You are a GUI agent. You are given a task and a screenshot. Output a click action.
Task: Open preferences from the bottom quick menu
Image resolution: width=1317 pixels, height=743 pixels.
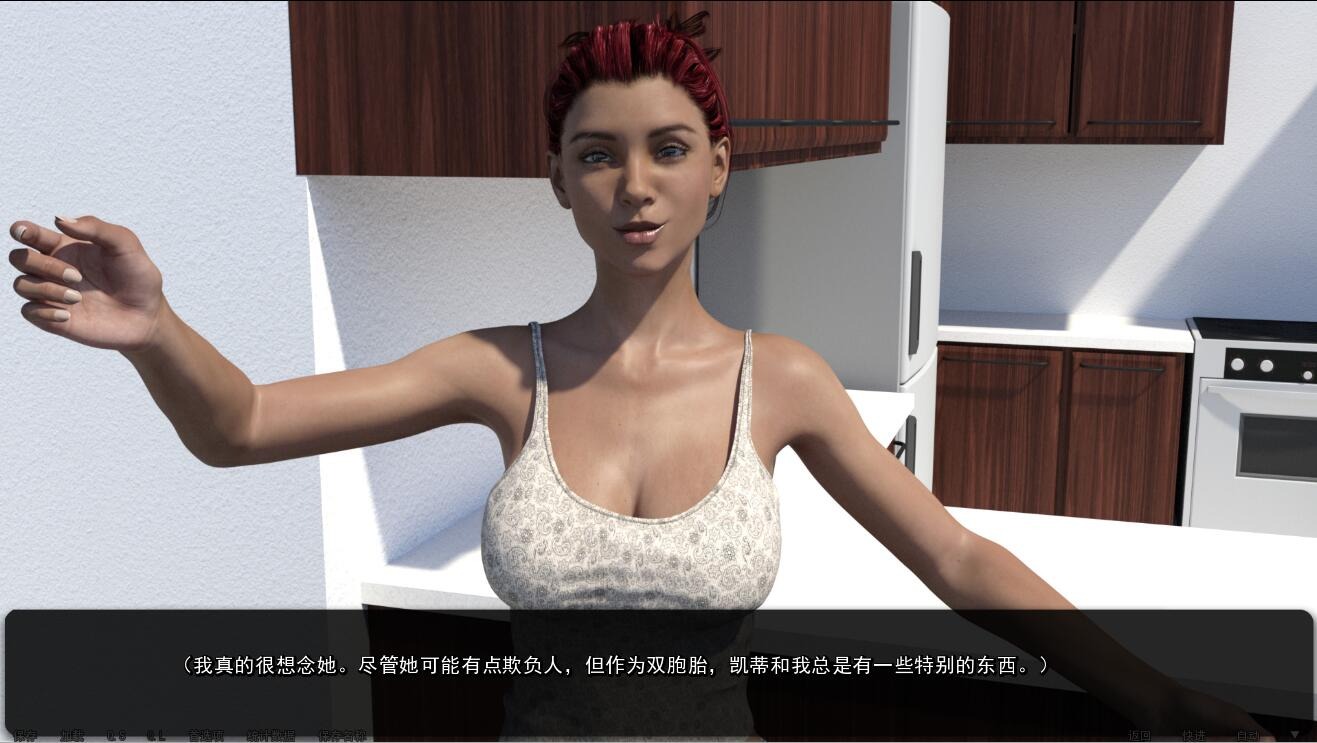(204, 734)
